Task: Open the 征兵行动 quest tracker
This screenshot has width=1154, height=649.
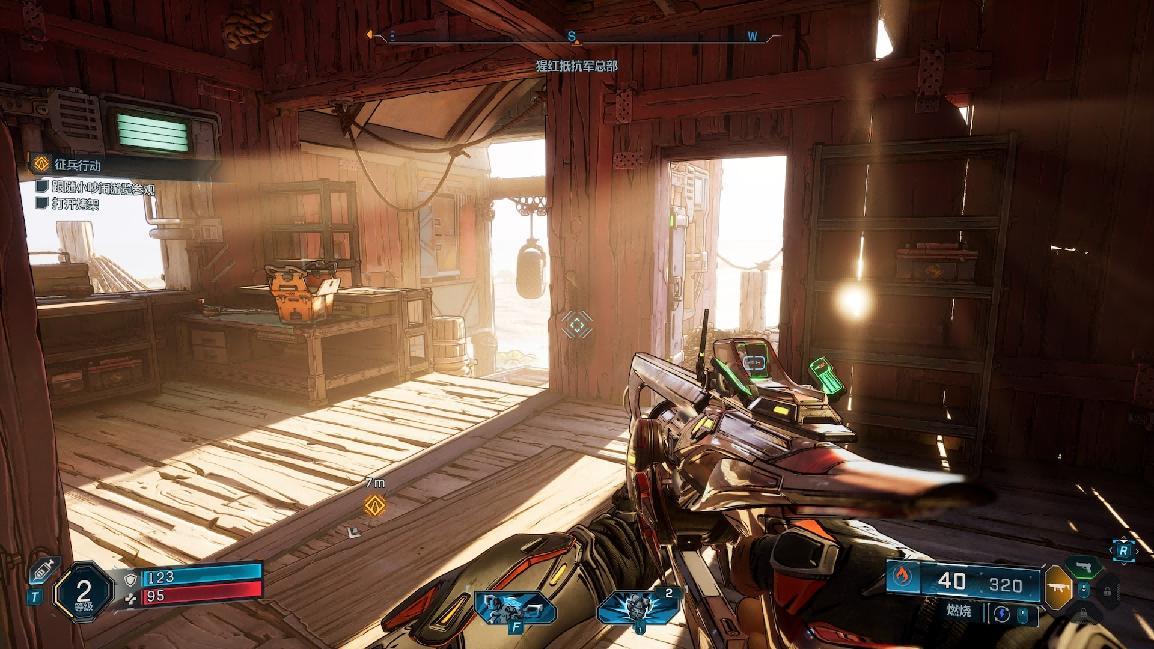Action: tap(78, 164)
